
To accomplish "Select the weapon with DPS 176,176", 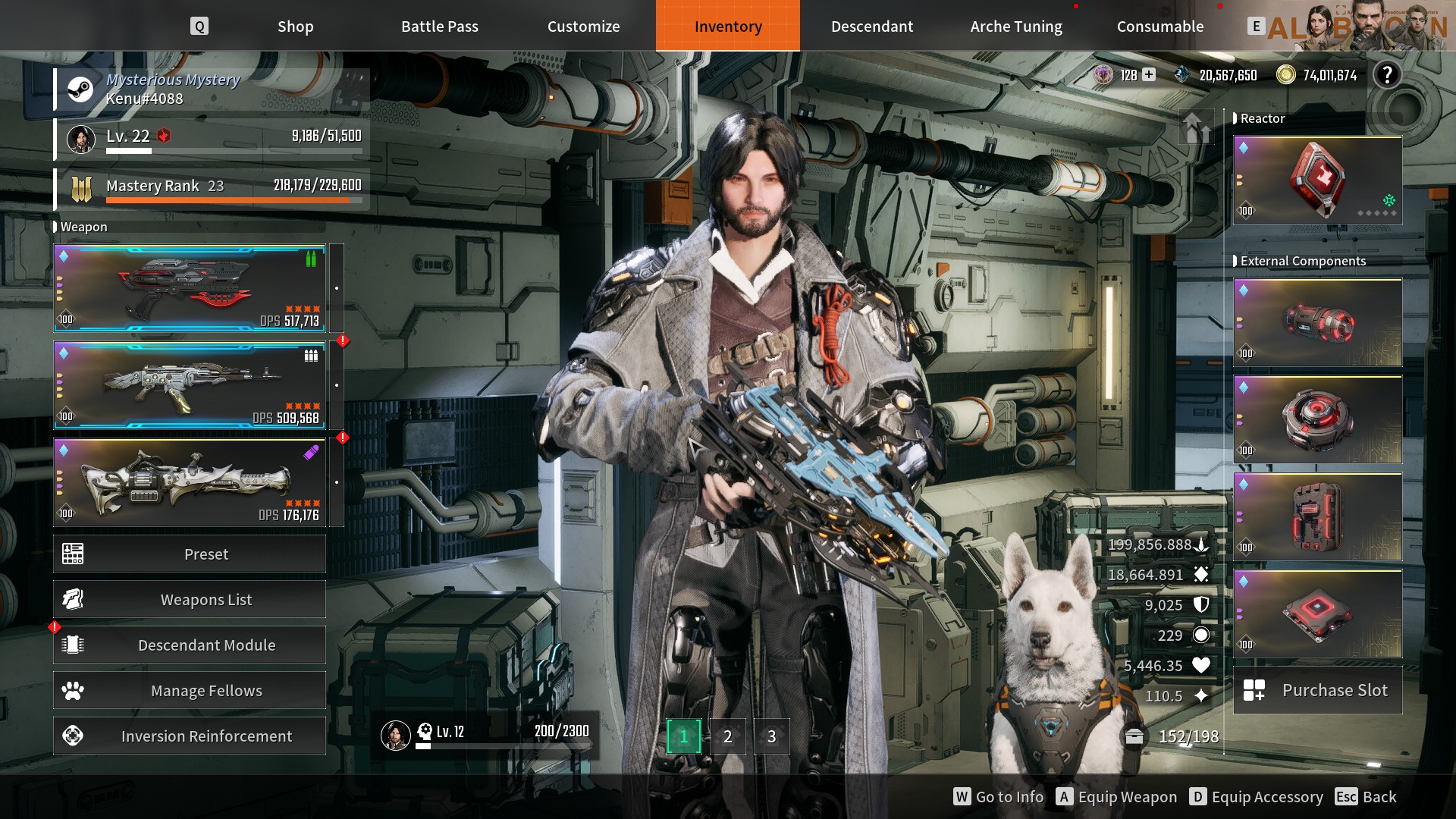I will click(190, 482).
